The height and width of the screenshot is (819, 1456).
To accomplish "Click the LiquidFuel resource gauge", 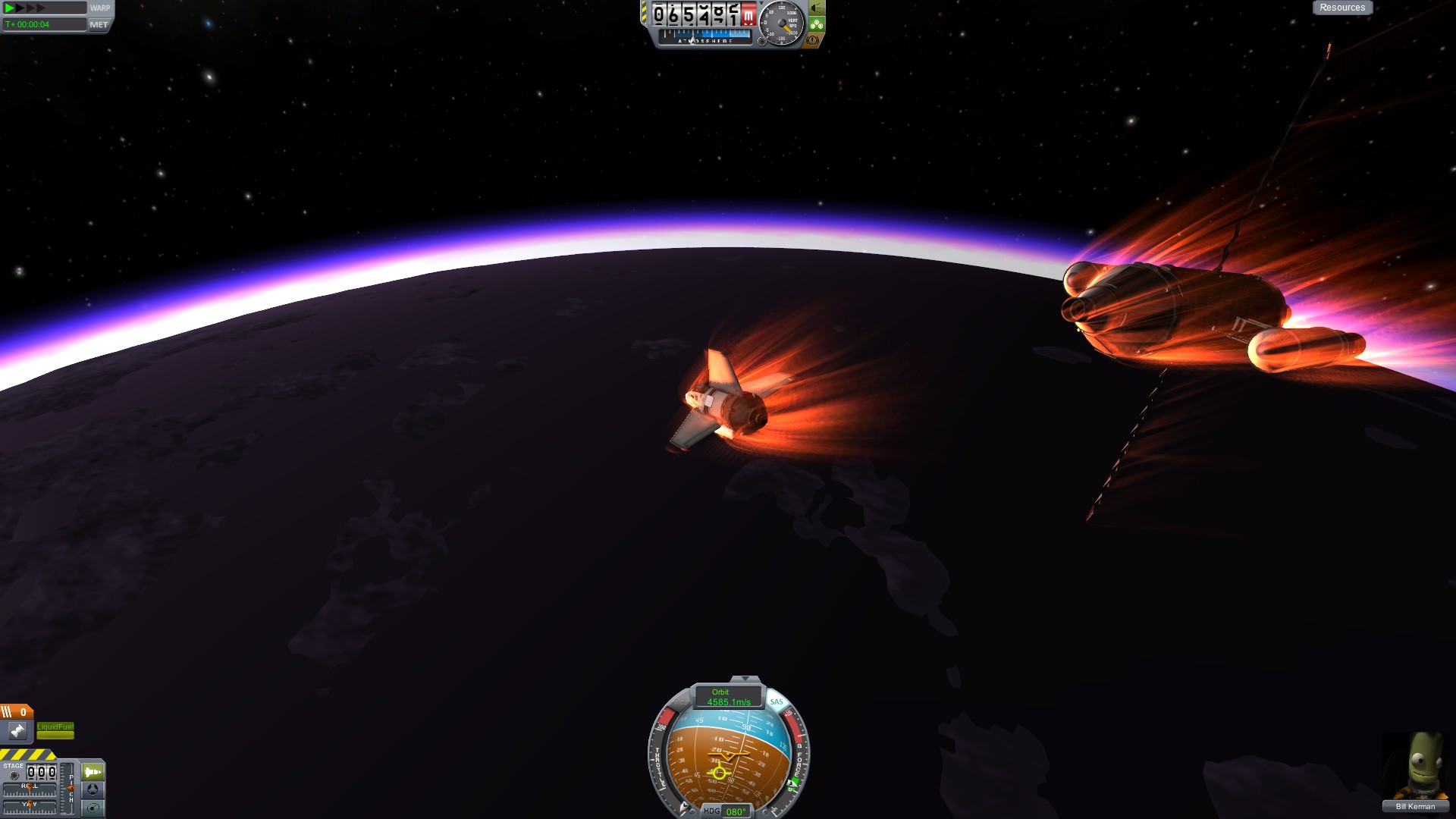I will tap(55, 730).
